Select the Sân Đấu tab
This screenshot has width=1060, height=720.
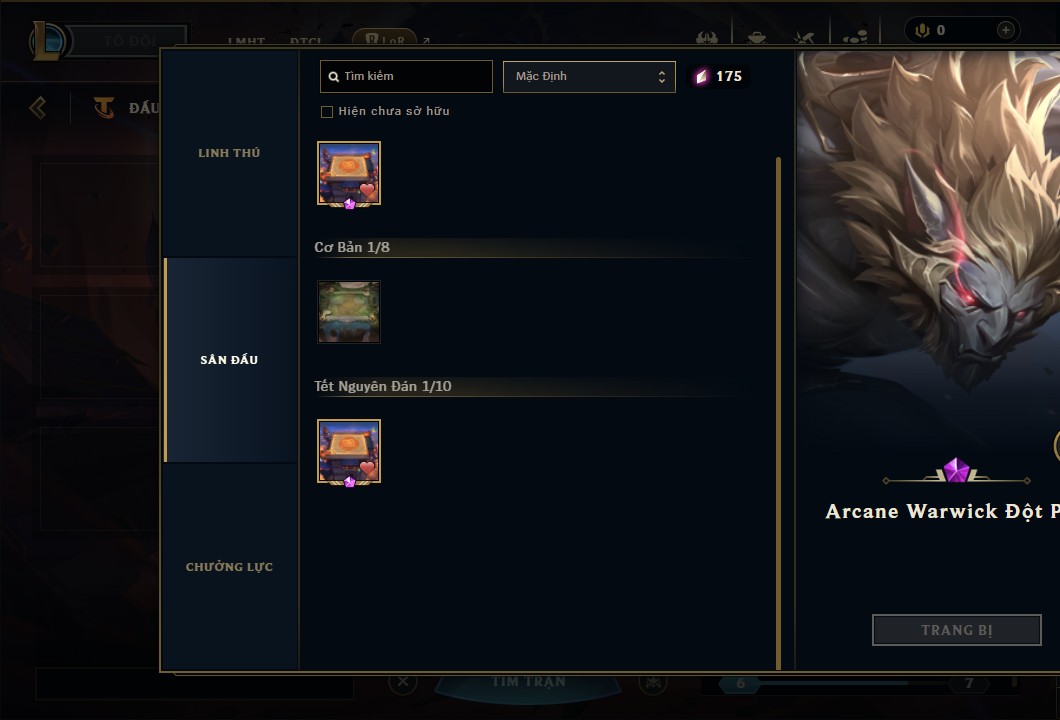pos(229,360)
